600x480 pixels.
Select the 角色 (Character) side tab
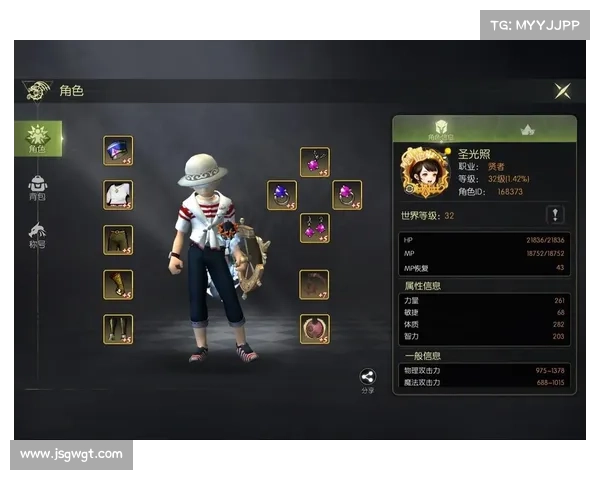tap(38, 138)
